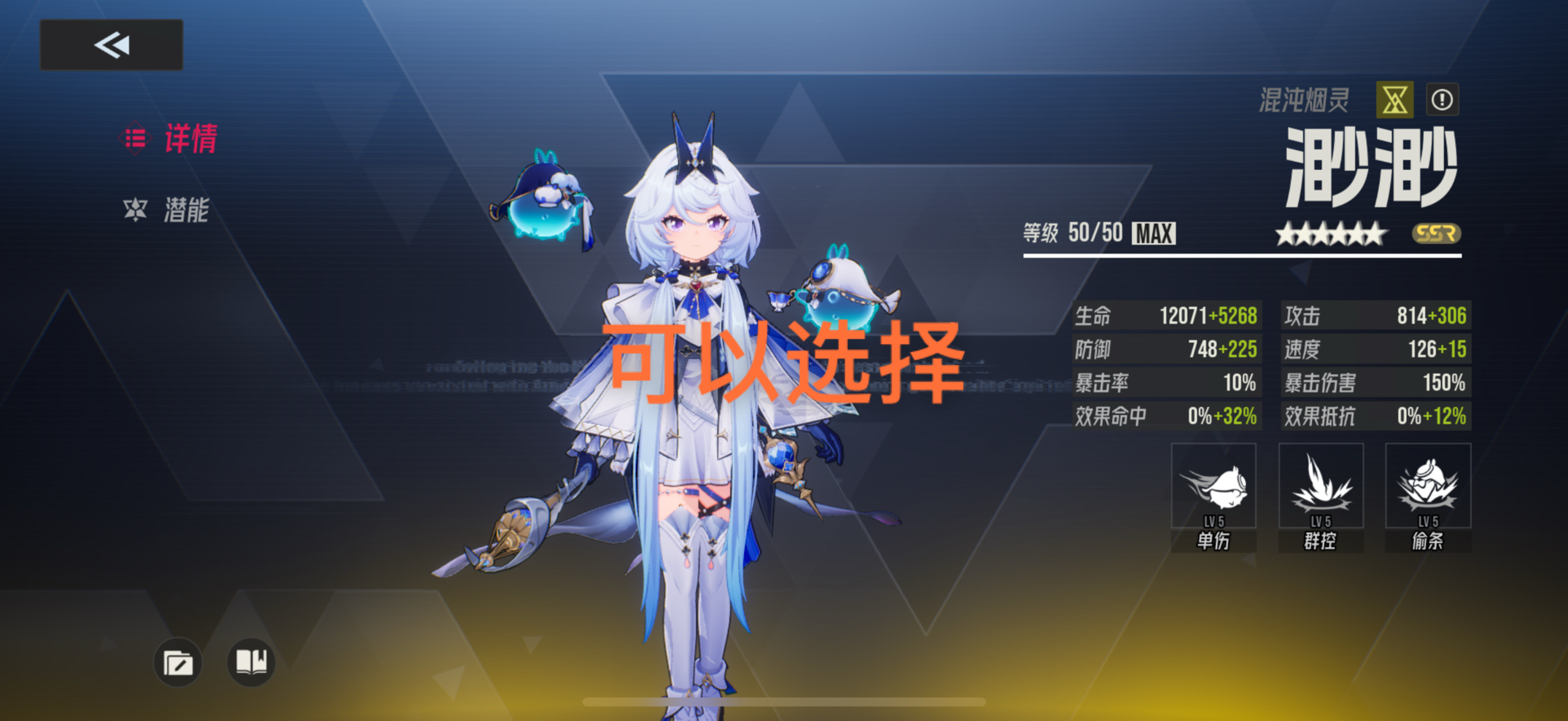Click the 潜能 star icon
Screen dimensions: 1568x721
pos(135,212)
